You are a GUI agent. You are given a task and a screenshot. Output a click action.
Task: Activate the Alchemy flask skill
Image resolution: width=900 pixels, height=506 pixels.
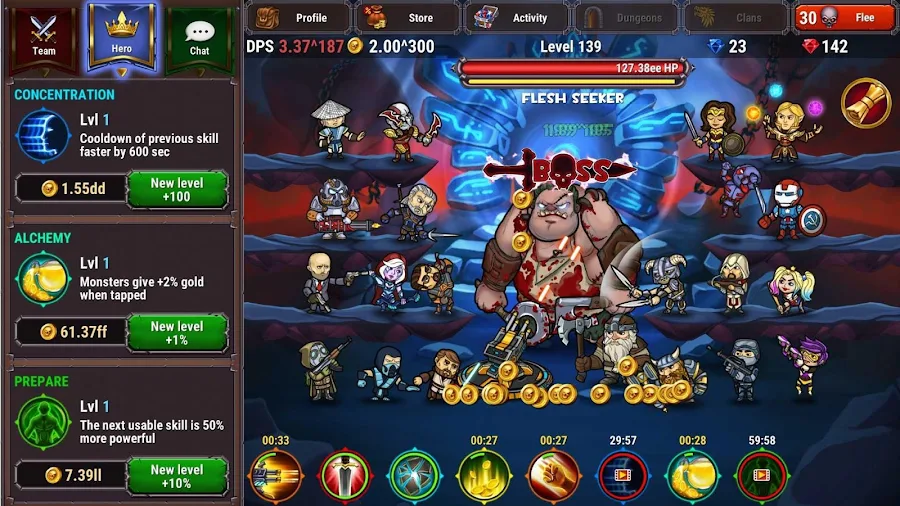692,477
